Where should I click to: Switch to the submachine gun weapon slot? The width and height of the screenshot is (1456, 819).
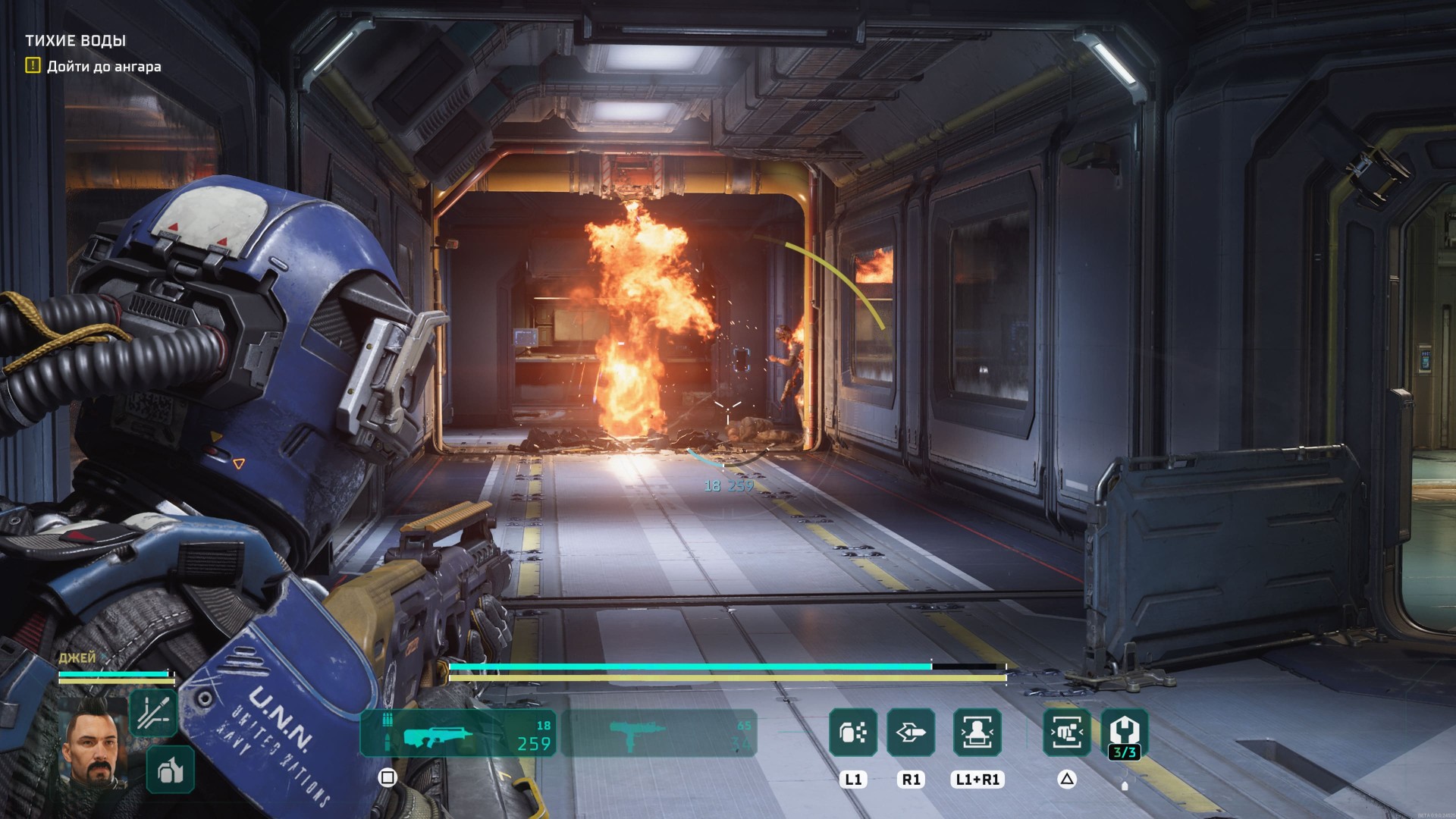[x=659, y=733]
